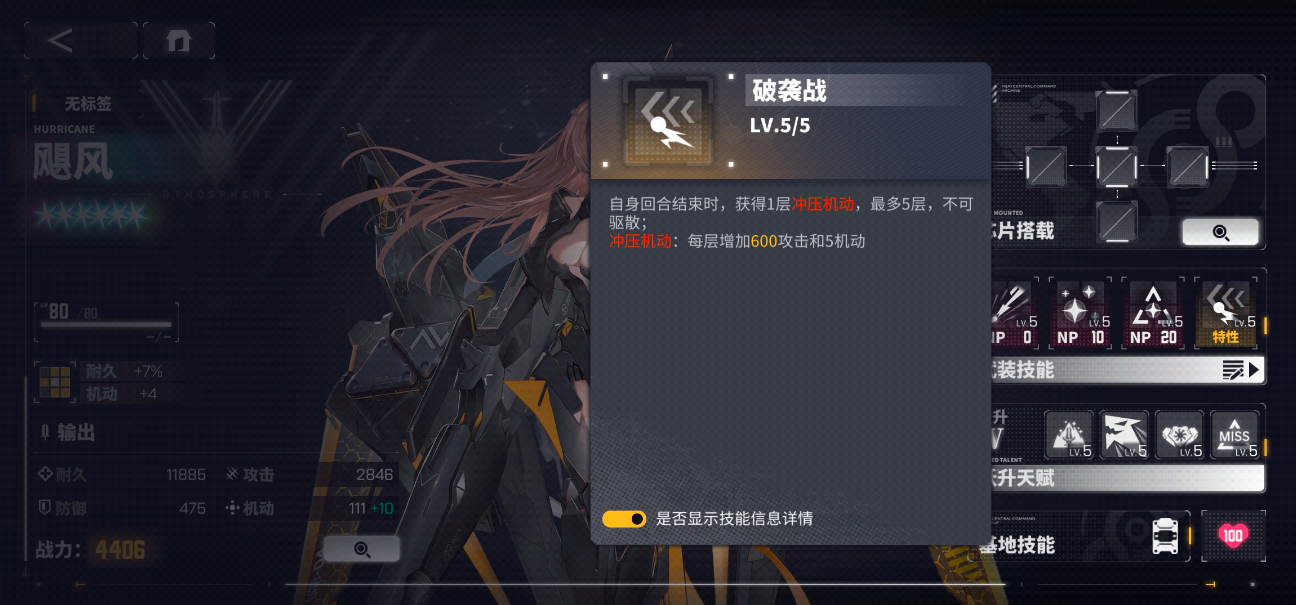Screen dimensions: 1296x605
Task: Select the center chip slot
Action: [x=1116, y=165]
